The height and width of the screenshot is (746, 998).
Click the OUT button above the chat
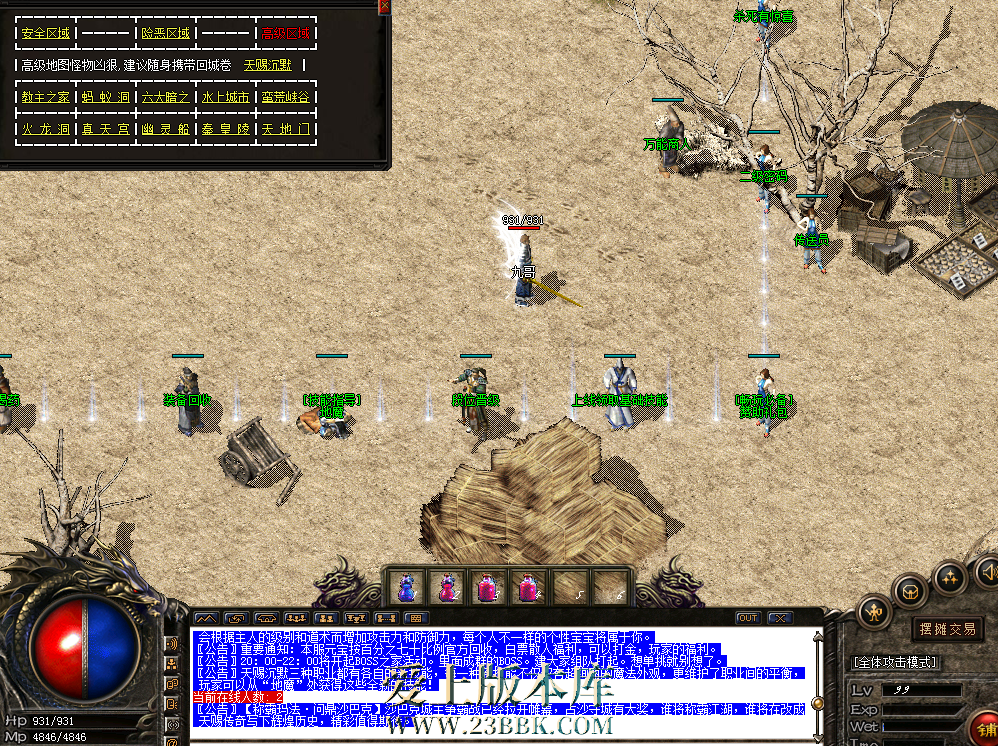[747, 617]
